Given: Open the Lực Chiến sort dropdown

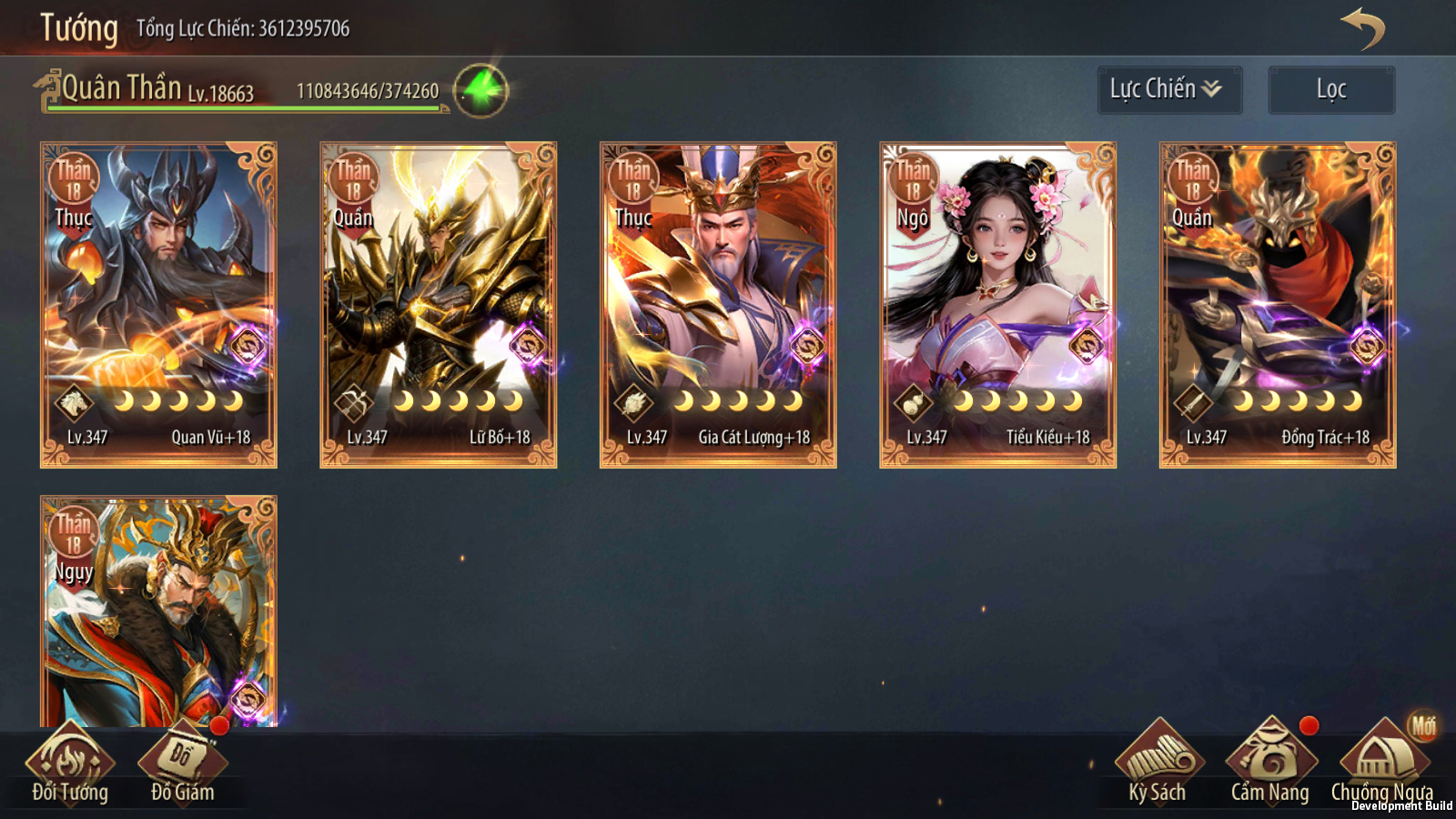Looking at the screenshot, I should [x=1169, y=89].
